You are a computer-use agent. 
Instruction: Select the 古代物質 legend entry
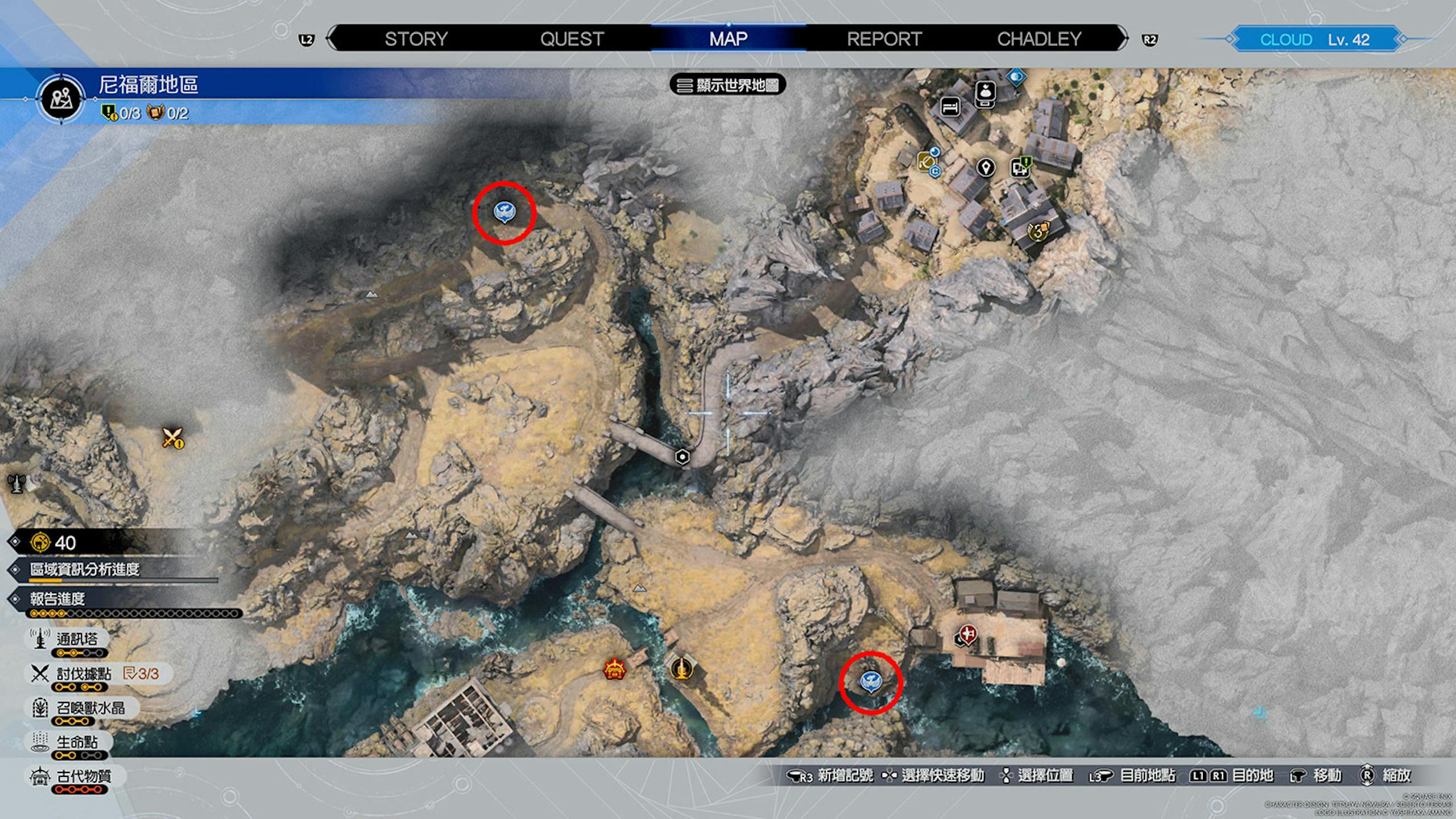click(83, 776)
